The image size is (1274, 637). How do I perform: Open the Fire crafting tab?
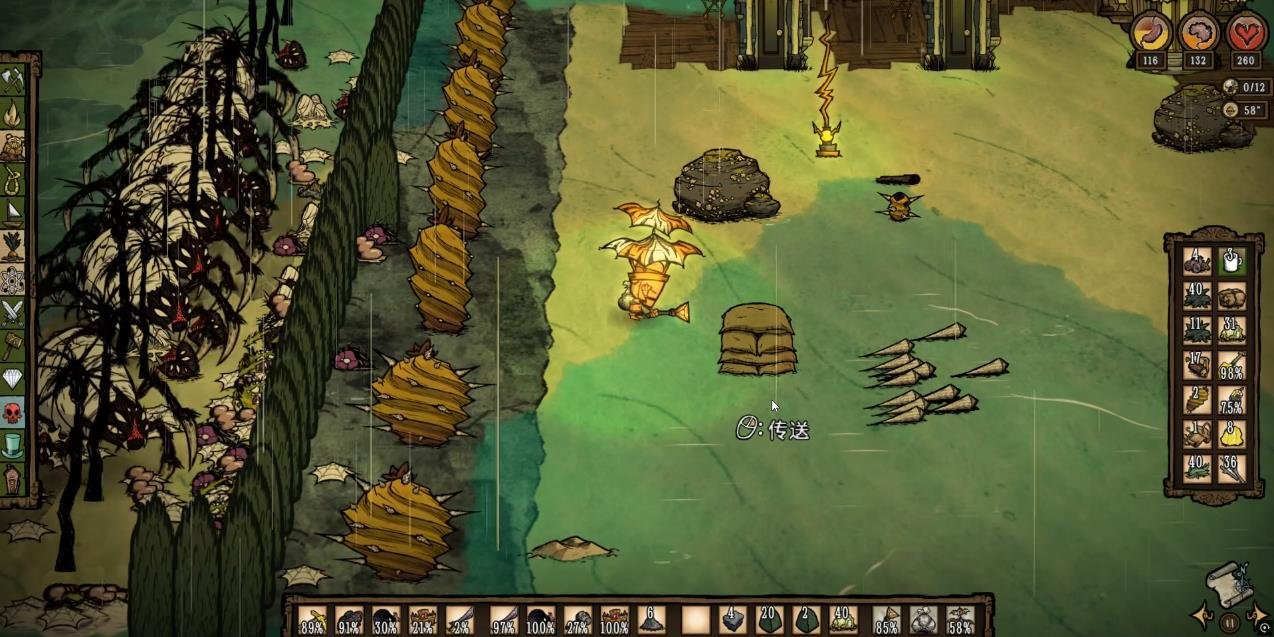click(x=12, y=113)
